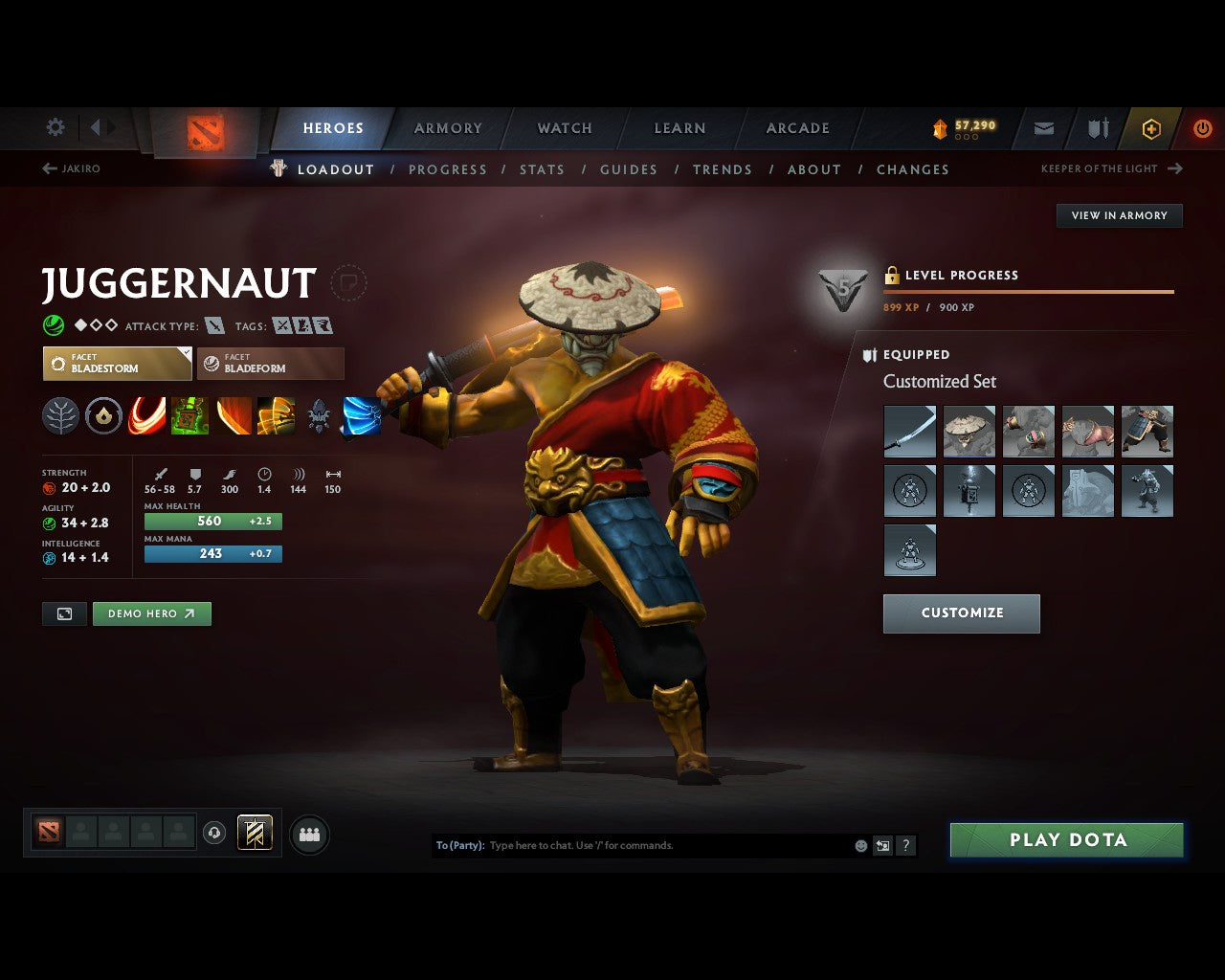Click the melee attack type icon

point(213,325)
